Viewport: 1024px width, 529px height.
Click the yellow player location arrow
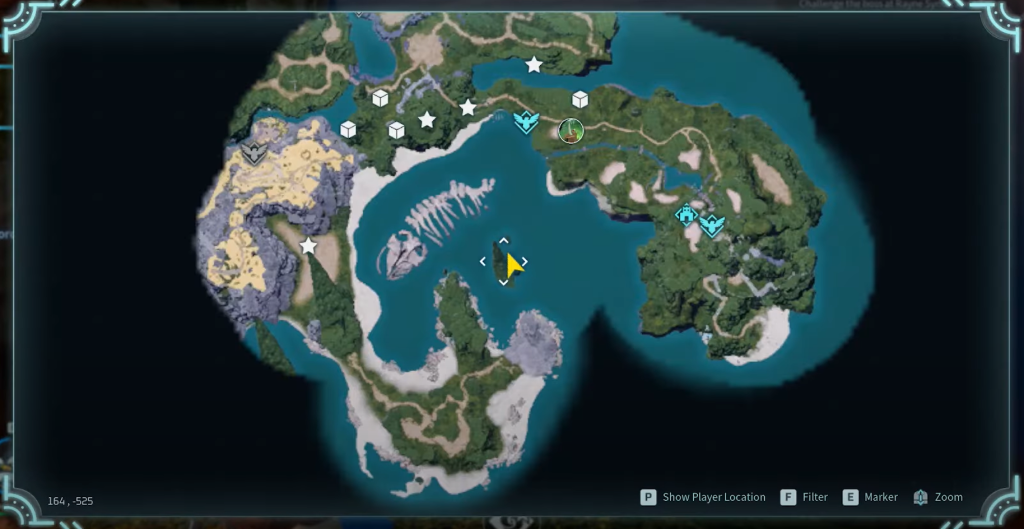pos(513,265)
